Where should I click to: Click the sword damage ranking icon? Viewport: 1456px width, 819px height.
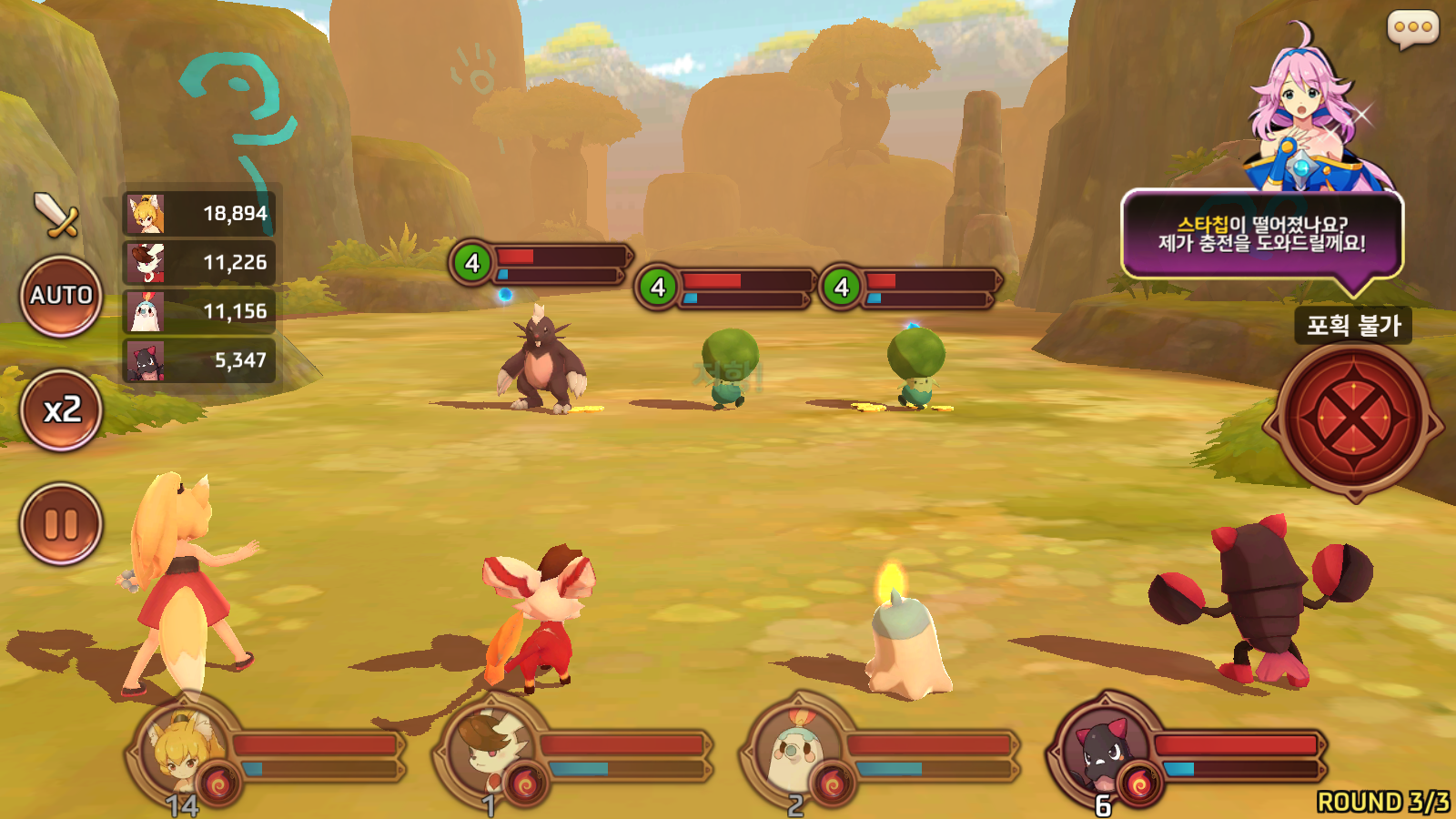coord(56,215)
